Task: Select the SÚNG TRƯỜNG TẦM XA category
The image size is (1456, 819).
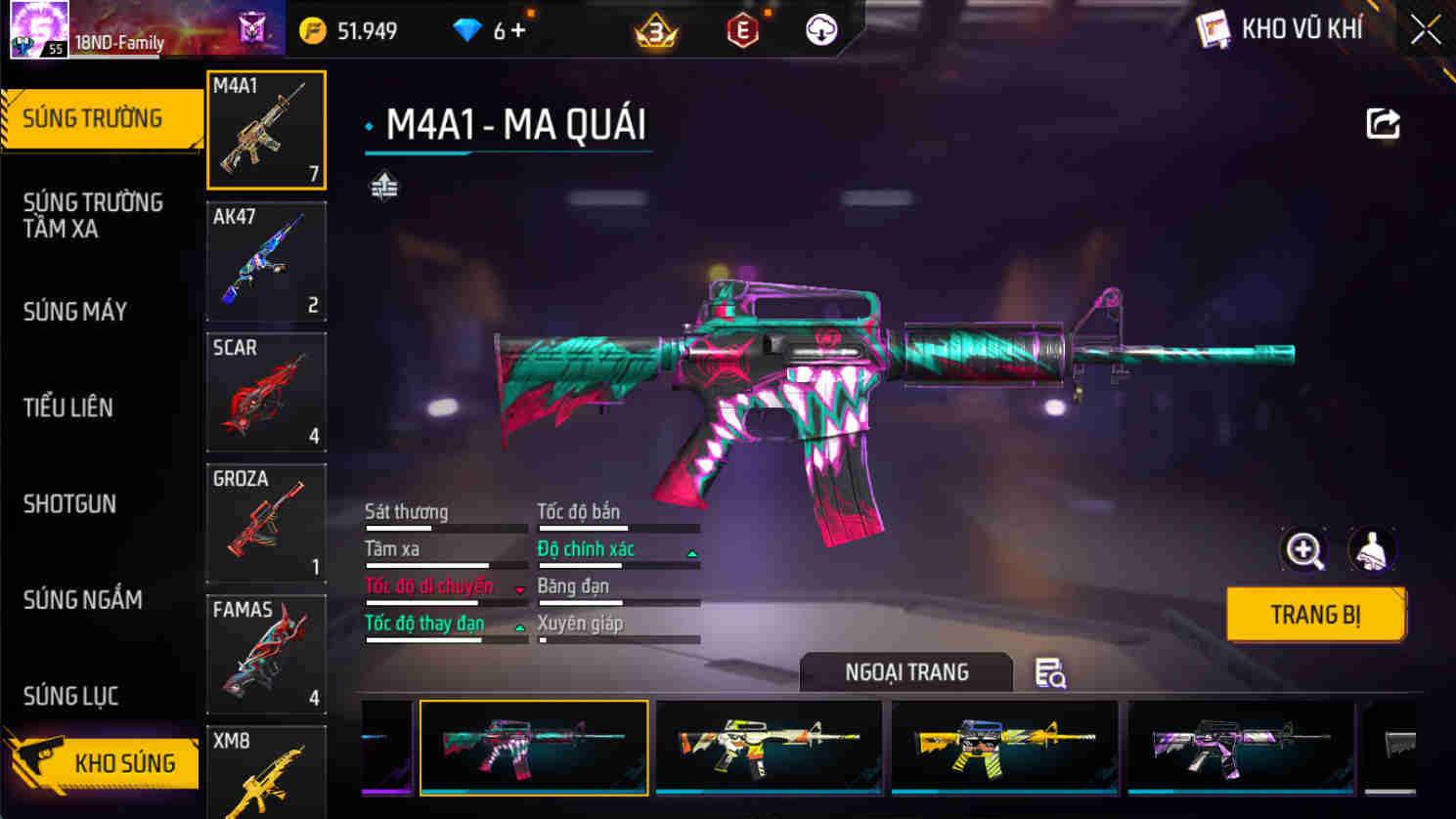Action: pyautogui.click(x=93, y=215)
